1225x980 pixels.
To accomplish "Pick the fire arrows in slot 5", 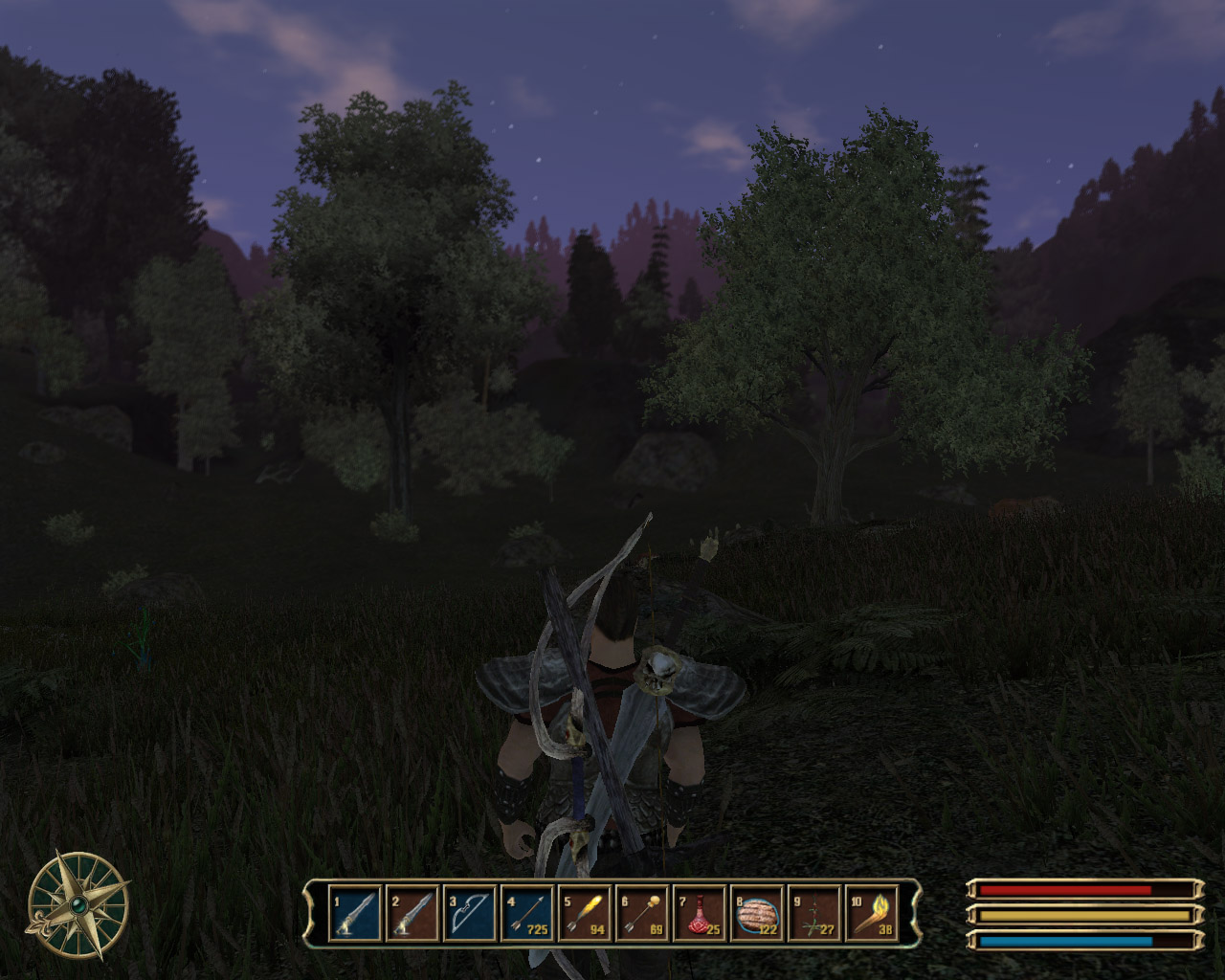I will coord(585,914).
